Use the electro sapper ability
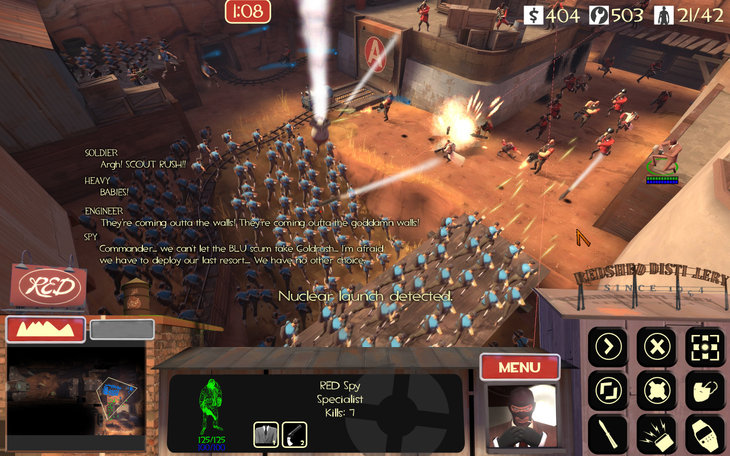The image size is (730, 456). (x=657, y=434)
